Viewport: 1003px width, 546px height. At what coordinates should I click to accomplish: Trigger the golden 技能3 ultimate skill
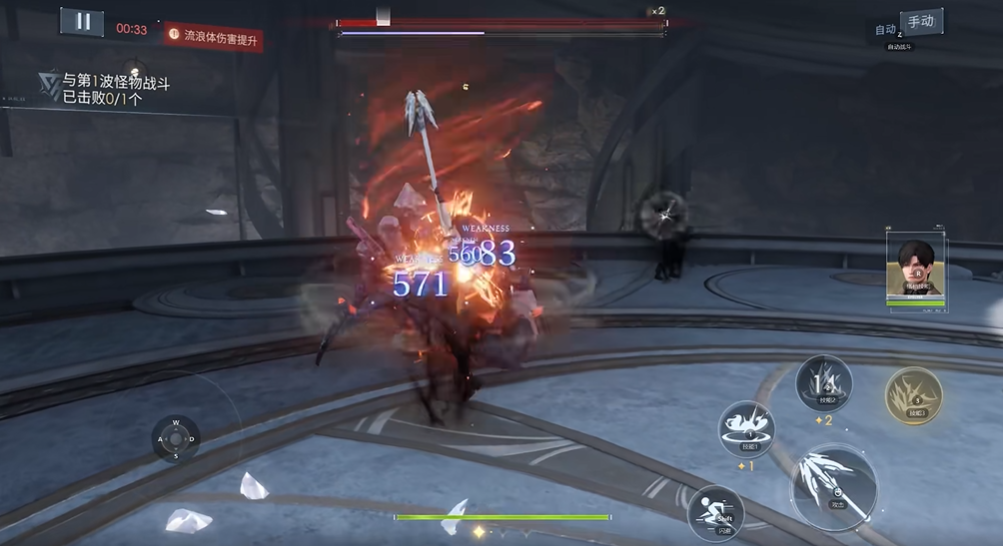point(913,395)
